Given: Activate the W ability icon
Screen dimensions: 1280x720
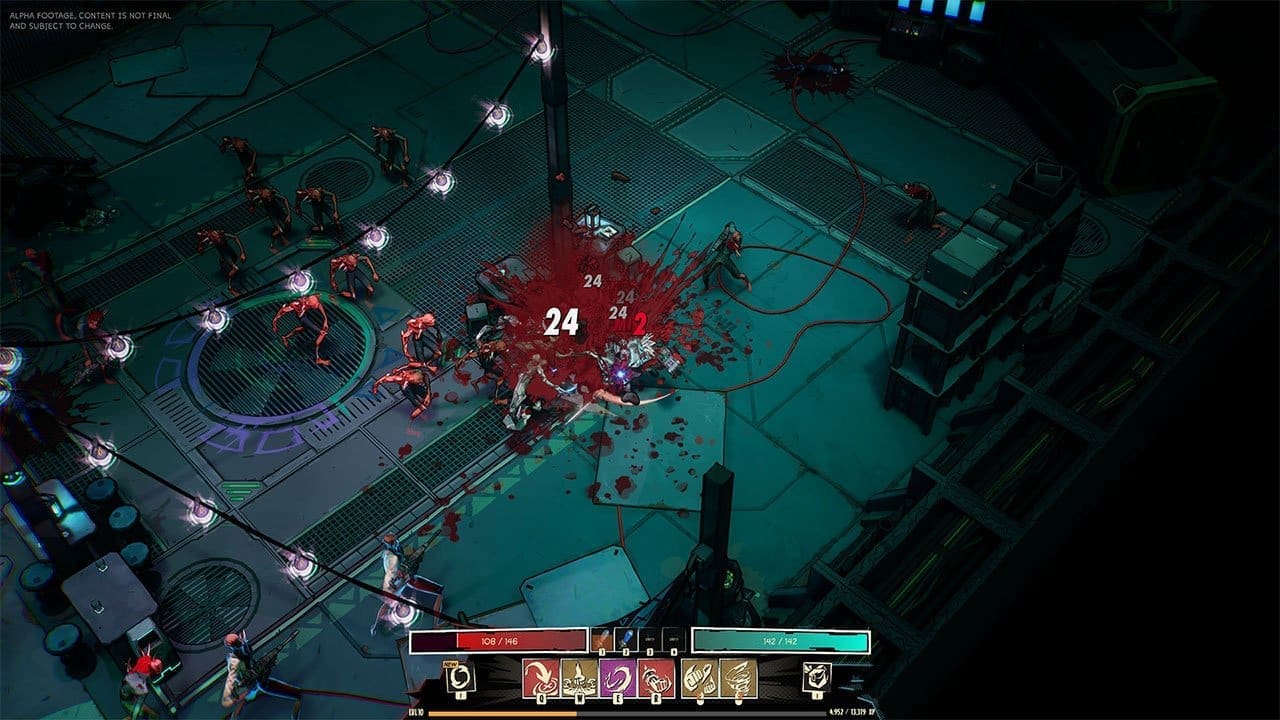Looking at the screenshot, I should click(x=579, y=679).
